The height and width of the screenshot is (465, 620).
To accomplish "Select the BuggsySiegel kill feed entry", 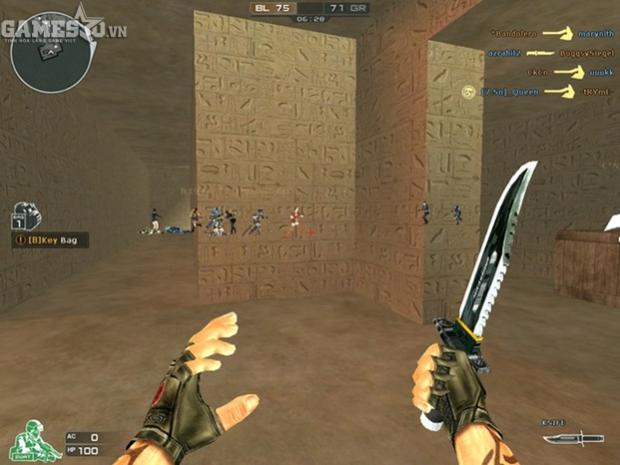I will click(583, 52).
